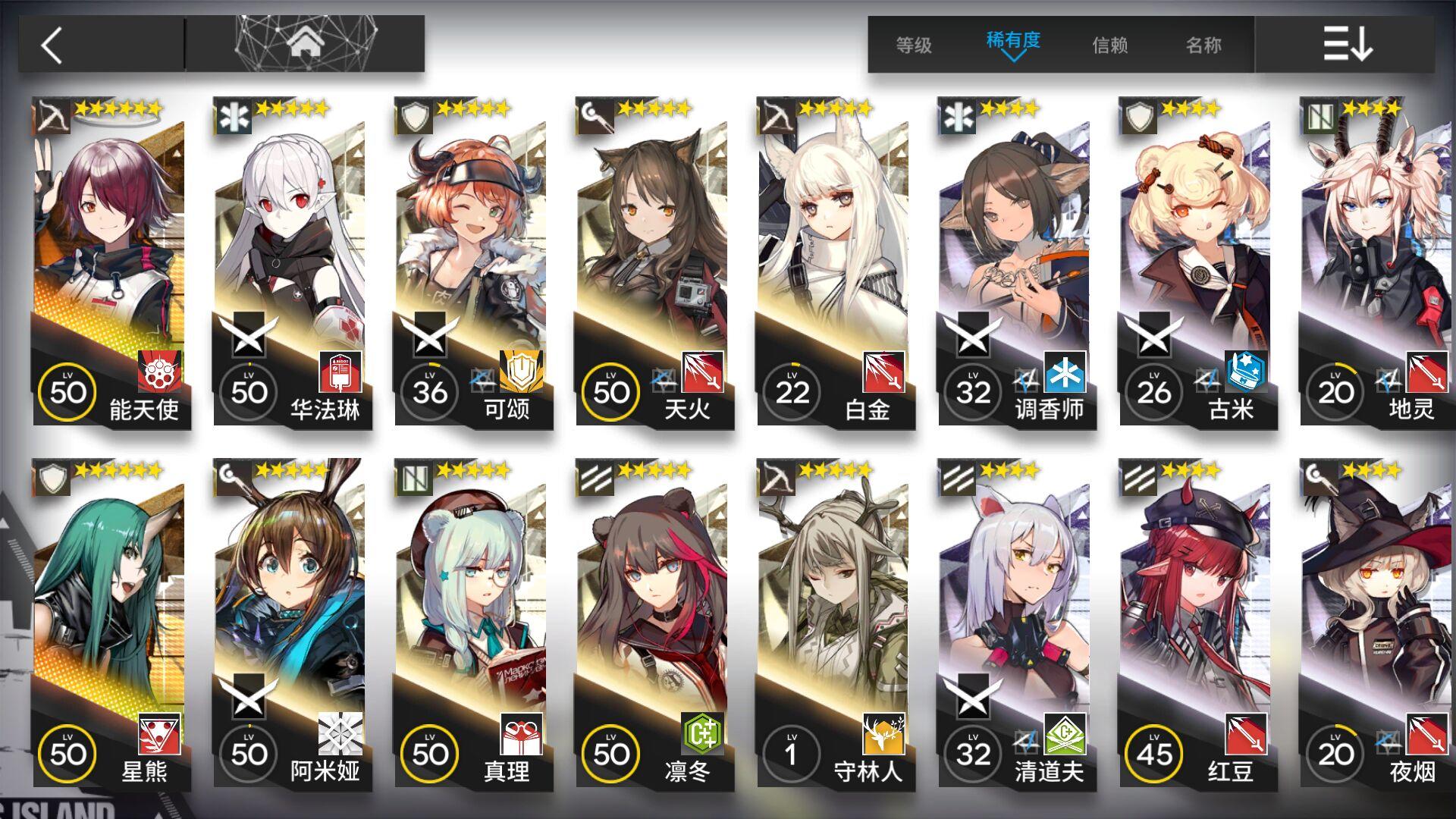Image resolution: width=1456 pixels, height=819 pixels.
Task: Sort operators by 名称
Action: tap(1206, 45)
